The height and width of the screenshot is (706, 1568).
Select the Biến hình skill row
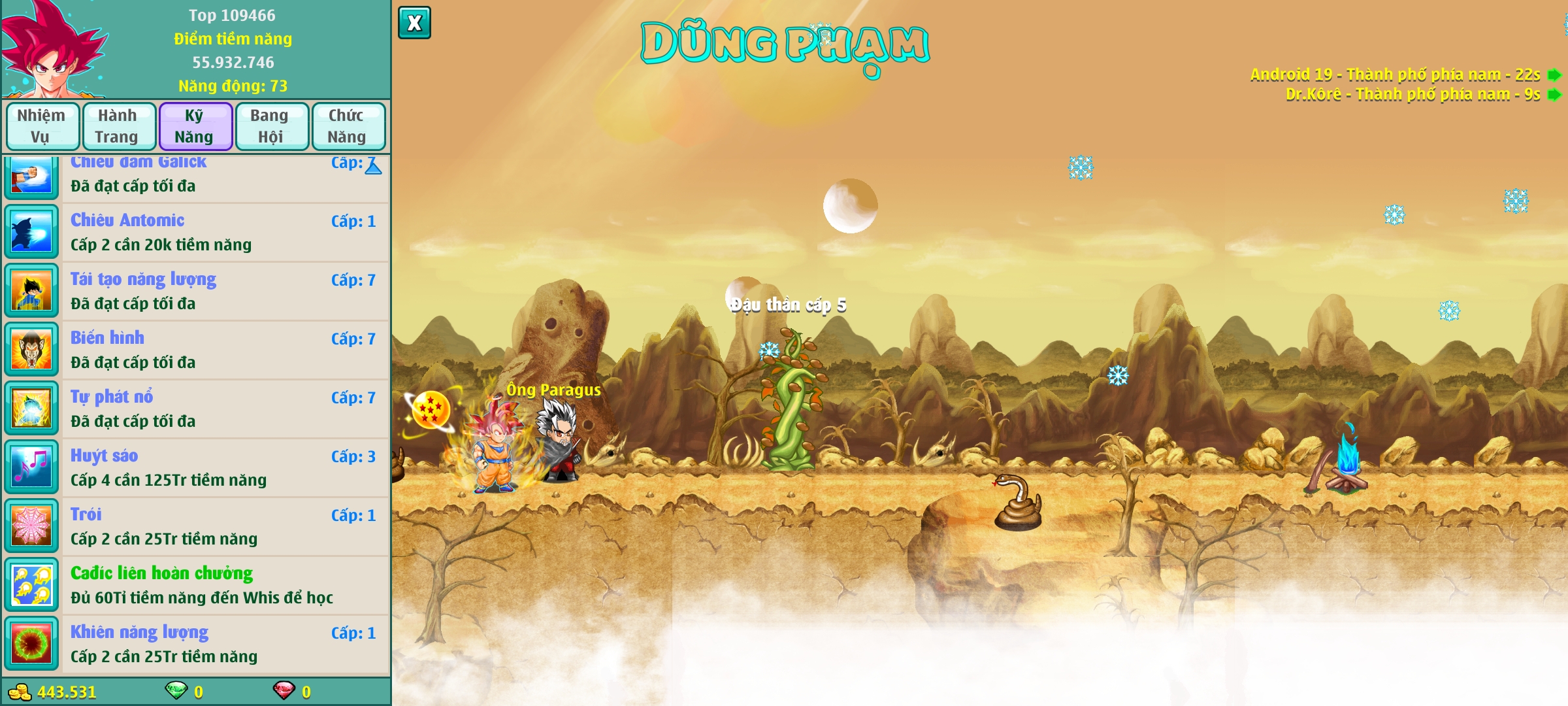point(222,350)
